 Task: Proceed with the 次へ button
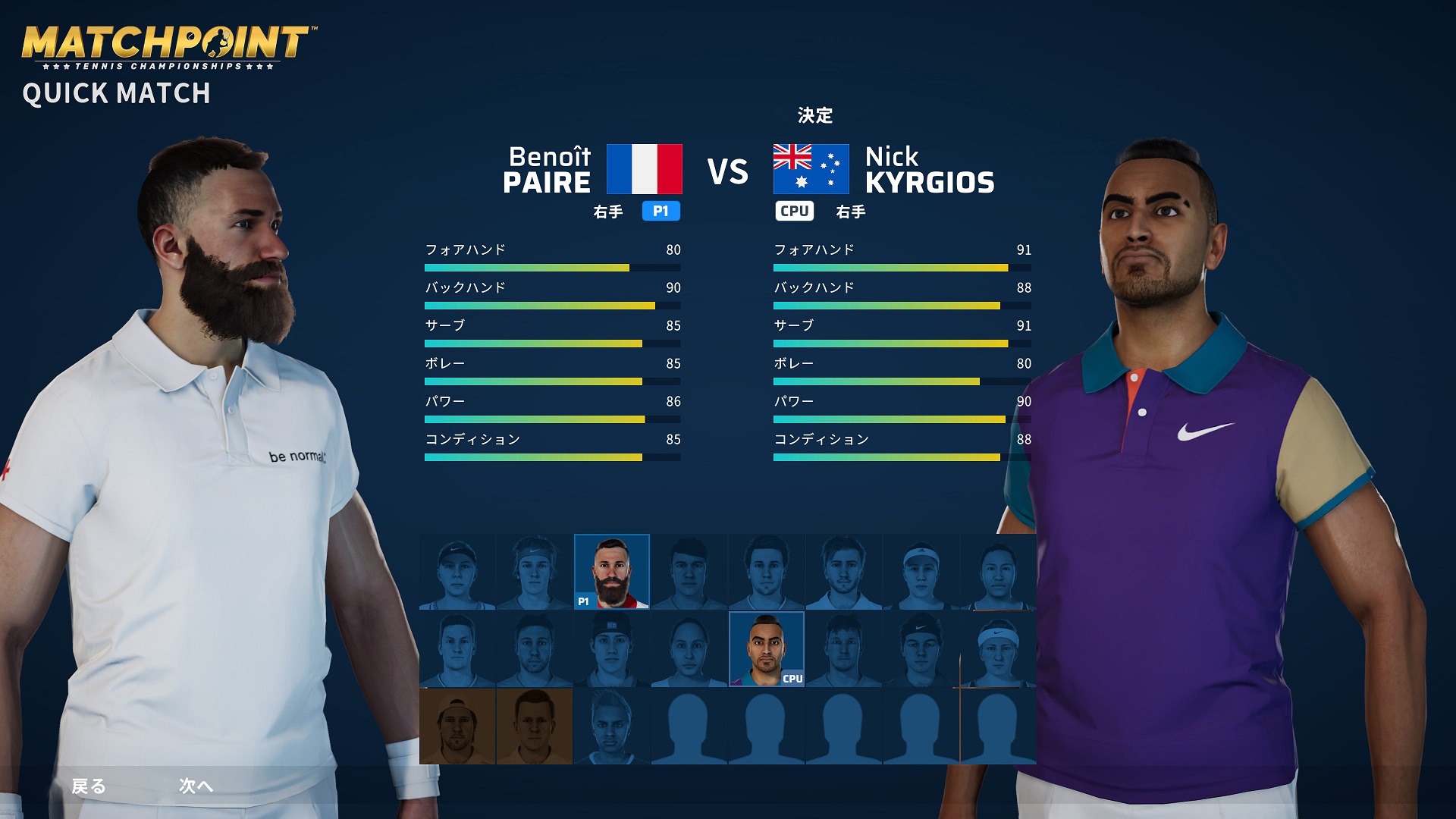(x=196, y=786)
